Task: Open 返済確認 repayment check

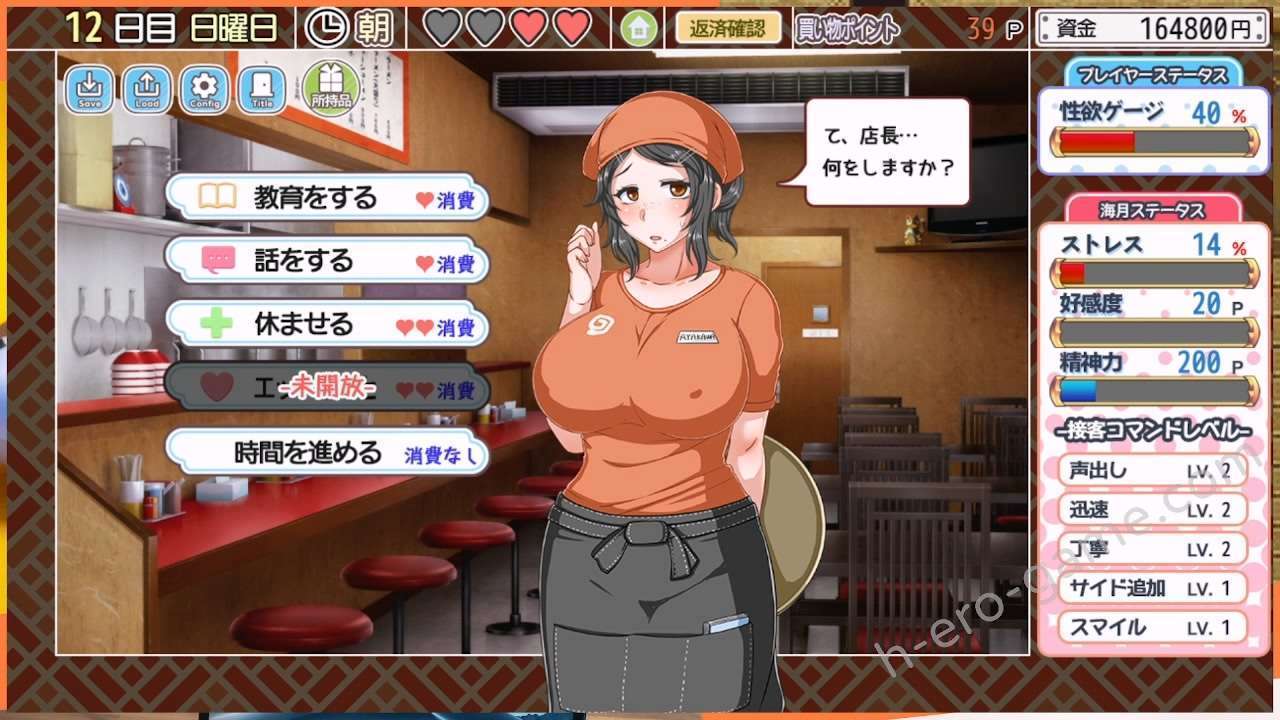Action: click(727, 29)
